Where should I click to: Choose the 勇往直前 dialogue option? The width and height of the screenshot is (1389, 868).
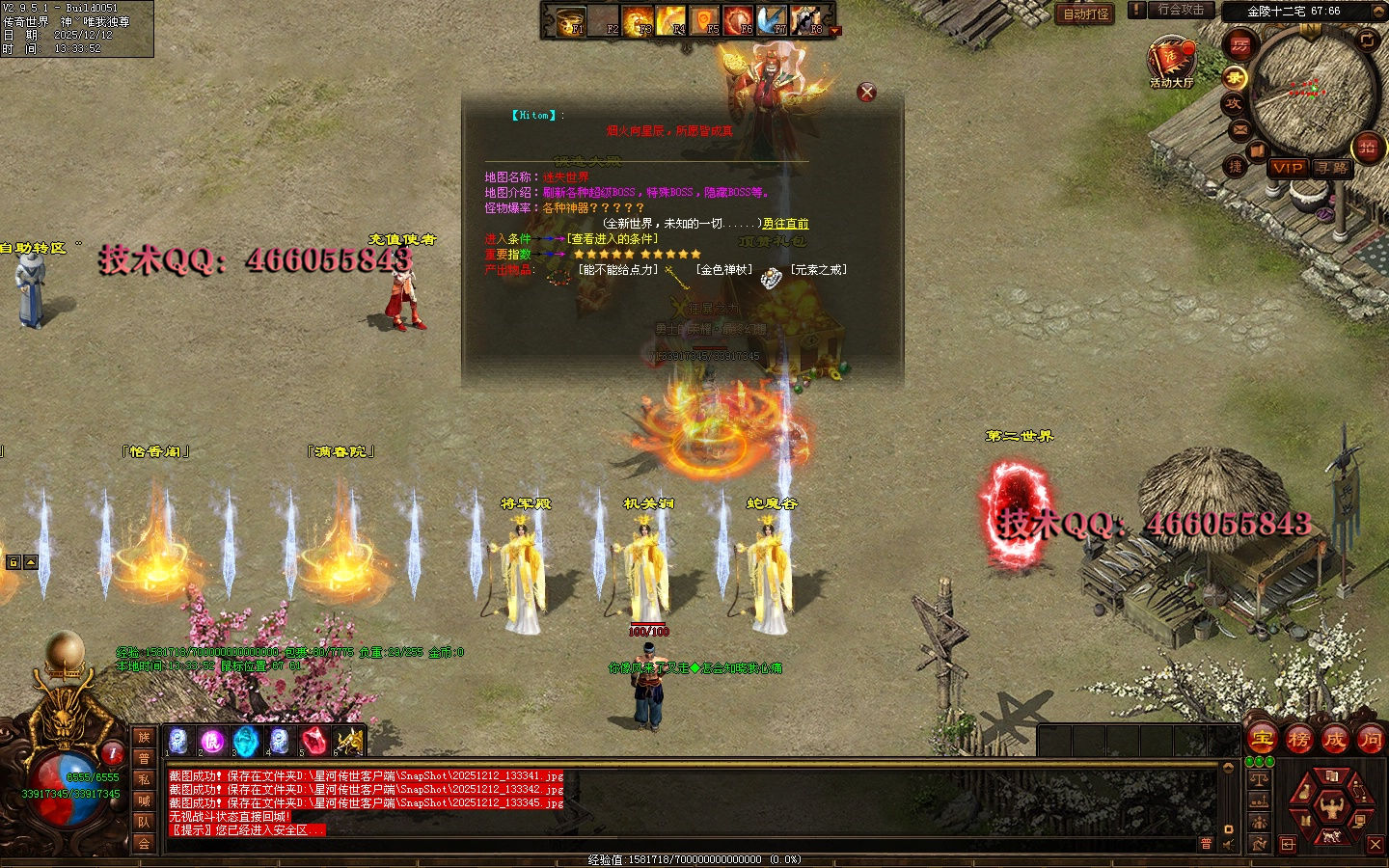coord(785,224)
